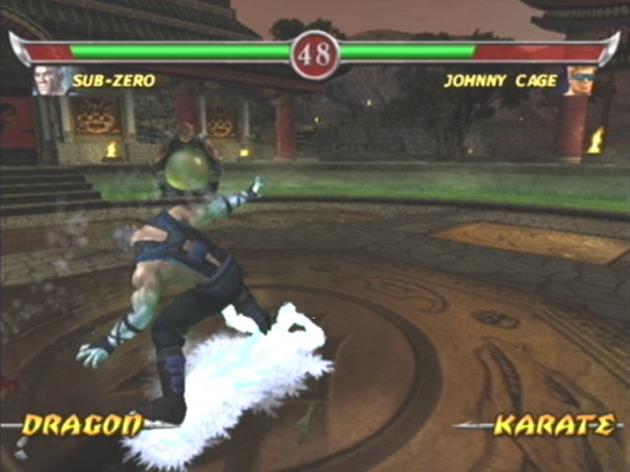Select the Karate fighting style label
Screen dimensions: 630x472
click(x=554, y=425)
